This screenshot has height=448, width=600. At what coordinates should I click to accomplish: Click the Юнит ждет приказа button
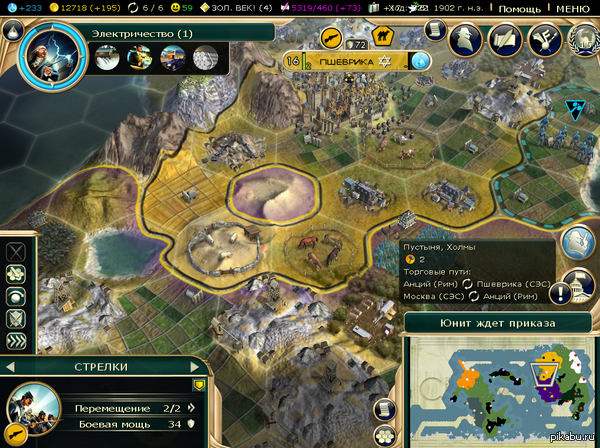498,323
